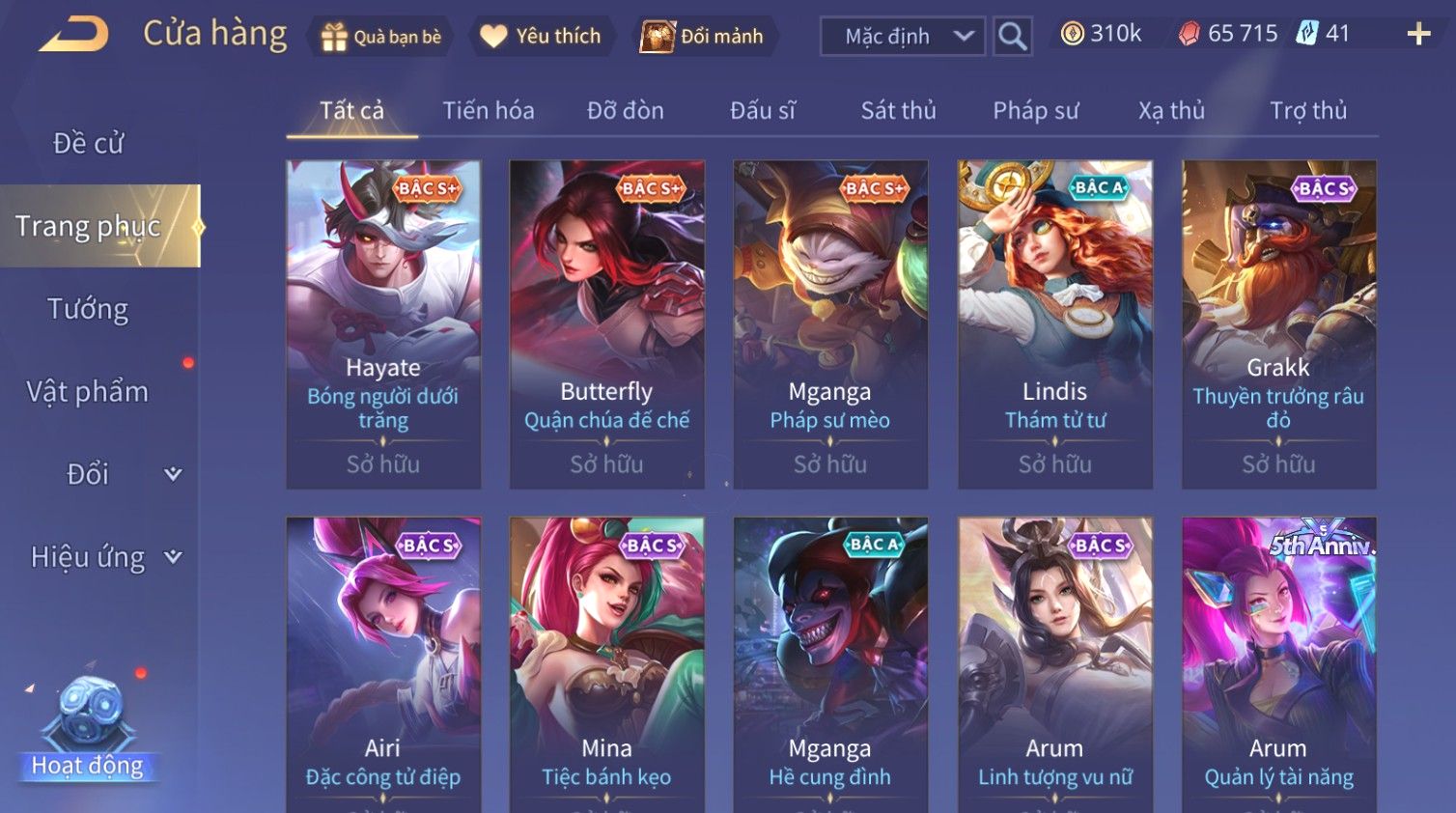1456x813 pixels.
Task: Expand the Mặc định sort dropdown
Action: [x=902, y=37]
